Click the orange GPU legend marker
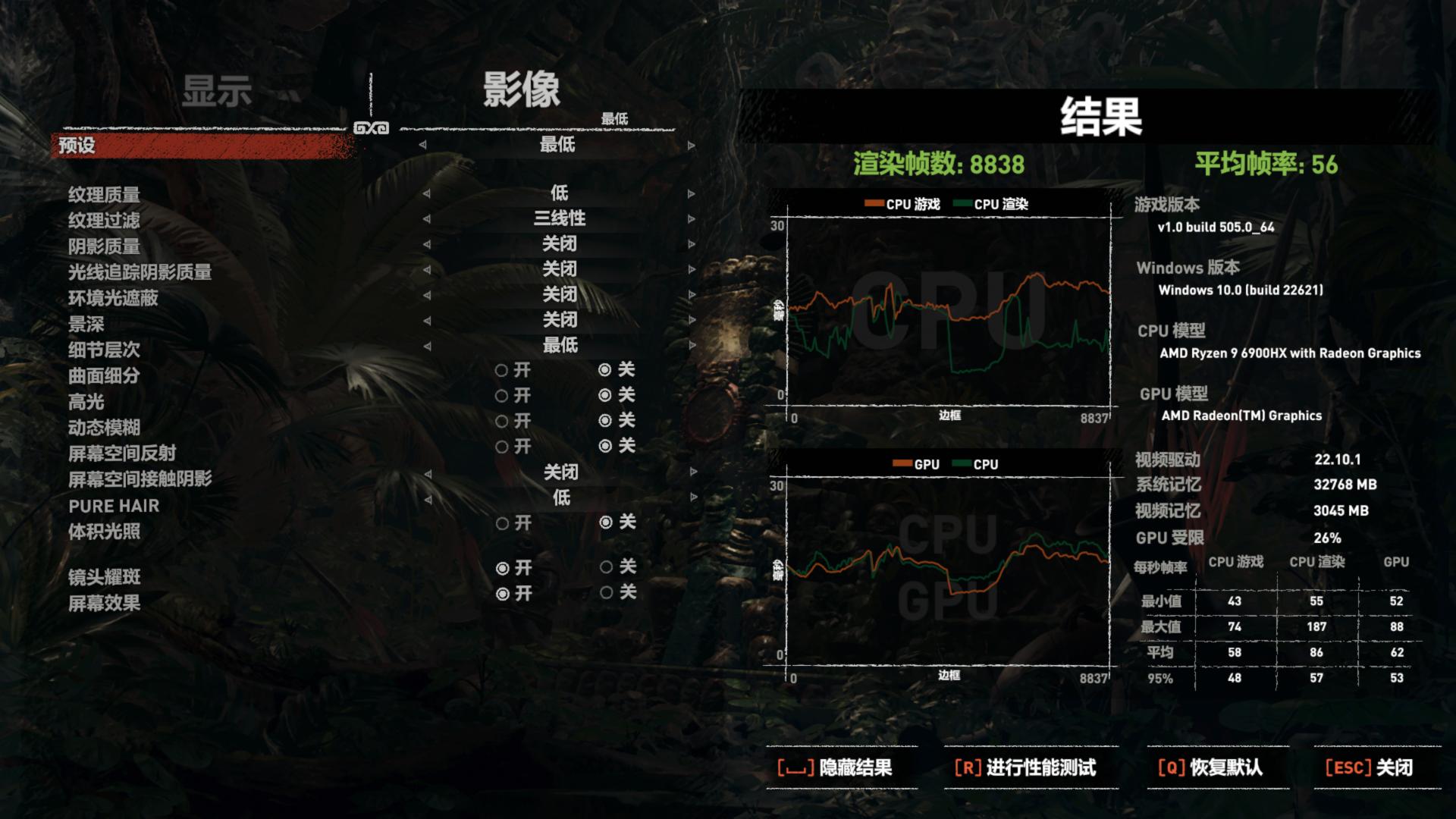The width and height of the screenshot is (1456, 819). coord(902,463)
